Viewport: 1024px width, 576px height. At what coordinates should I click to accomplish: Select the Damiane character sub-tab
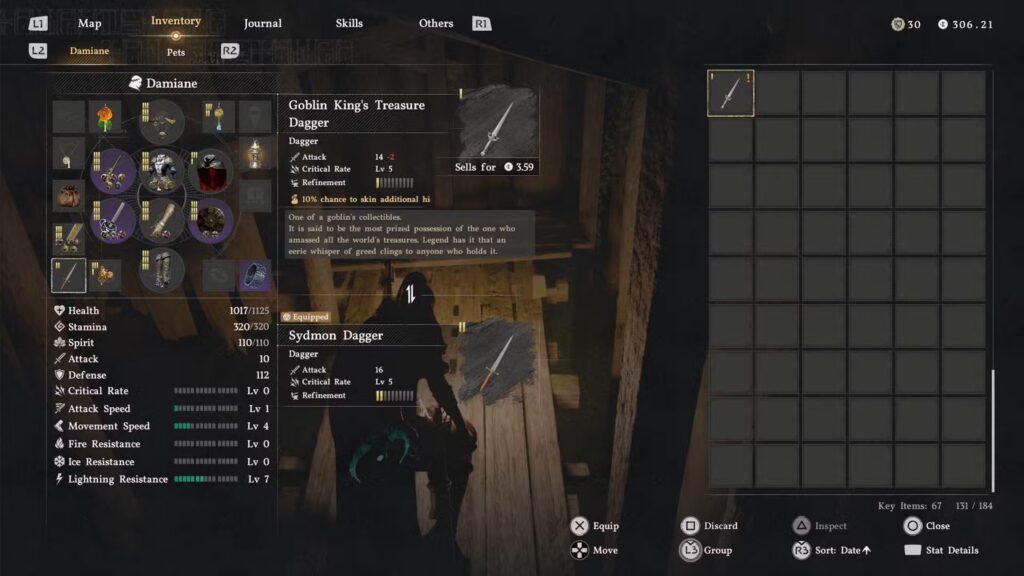tap(89, 51)
